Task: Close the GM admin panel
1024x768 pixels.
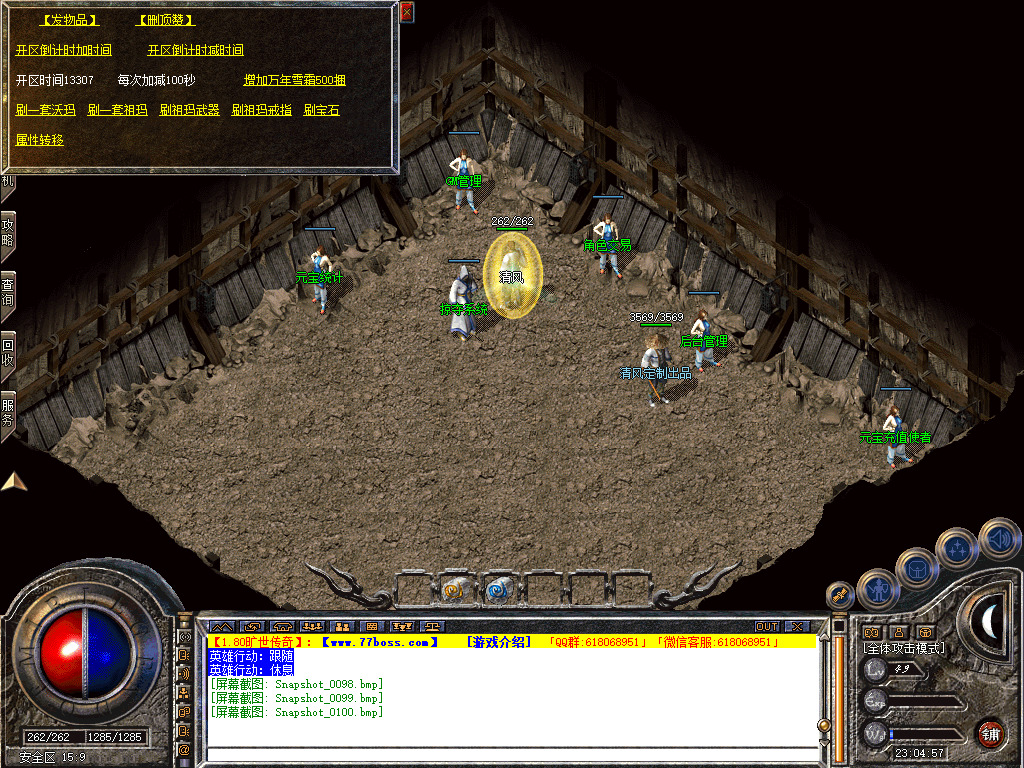Action: pos(406,13)
